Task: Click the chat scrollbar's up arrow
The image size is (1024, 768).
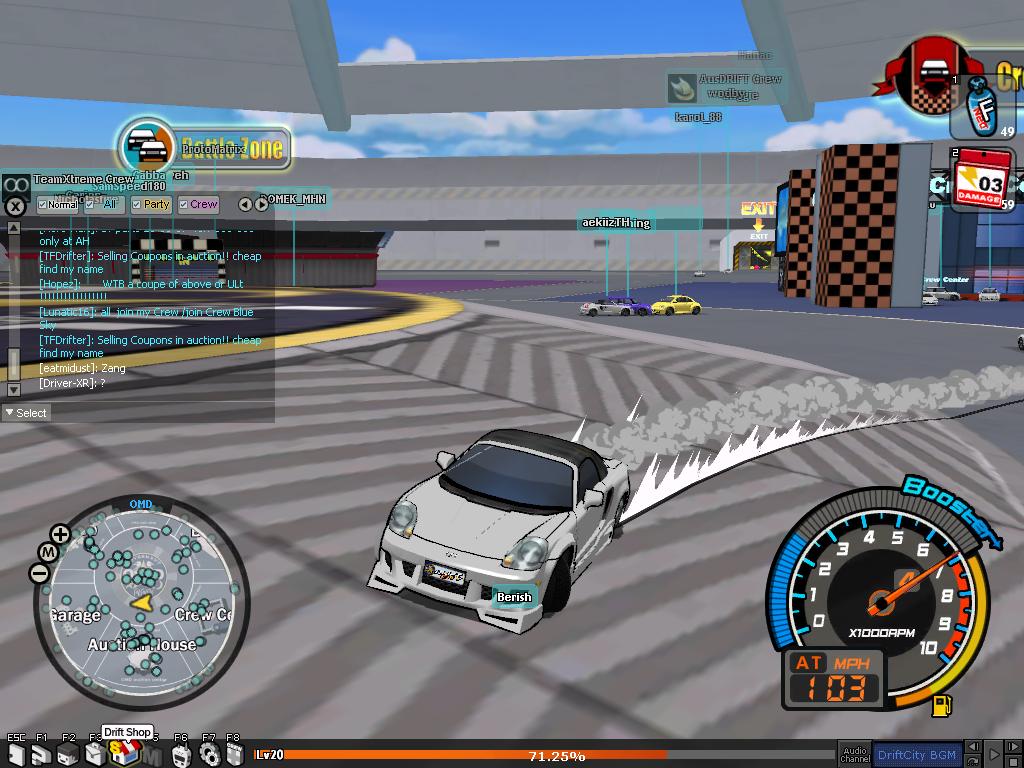Action: [x=13, y=229]
